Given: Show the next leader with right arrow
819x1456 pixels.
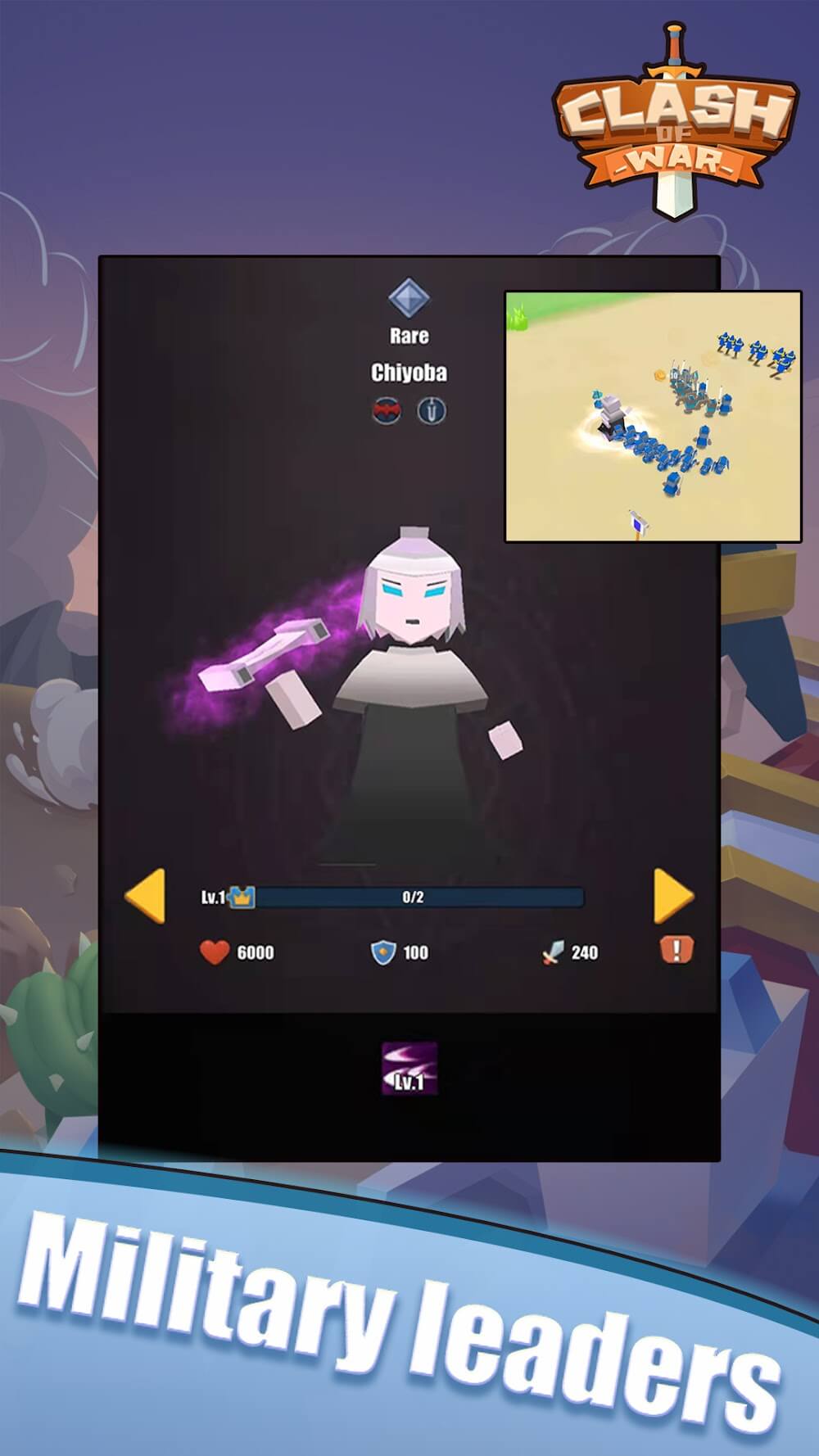Looking at the screenshot, I should (672, 896).
